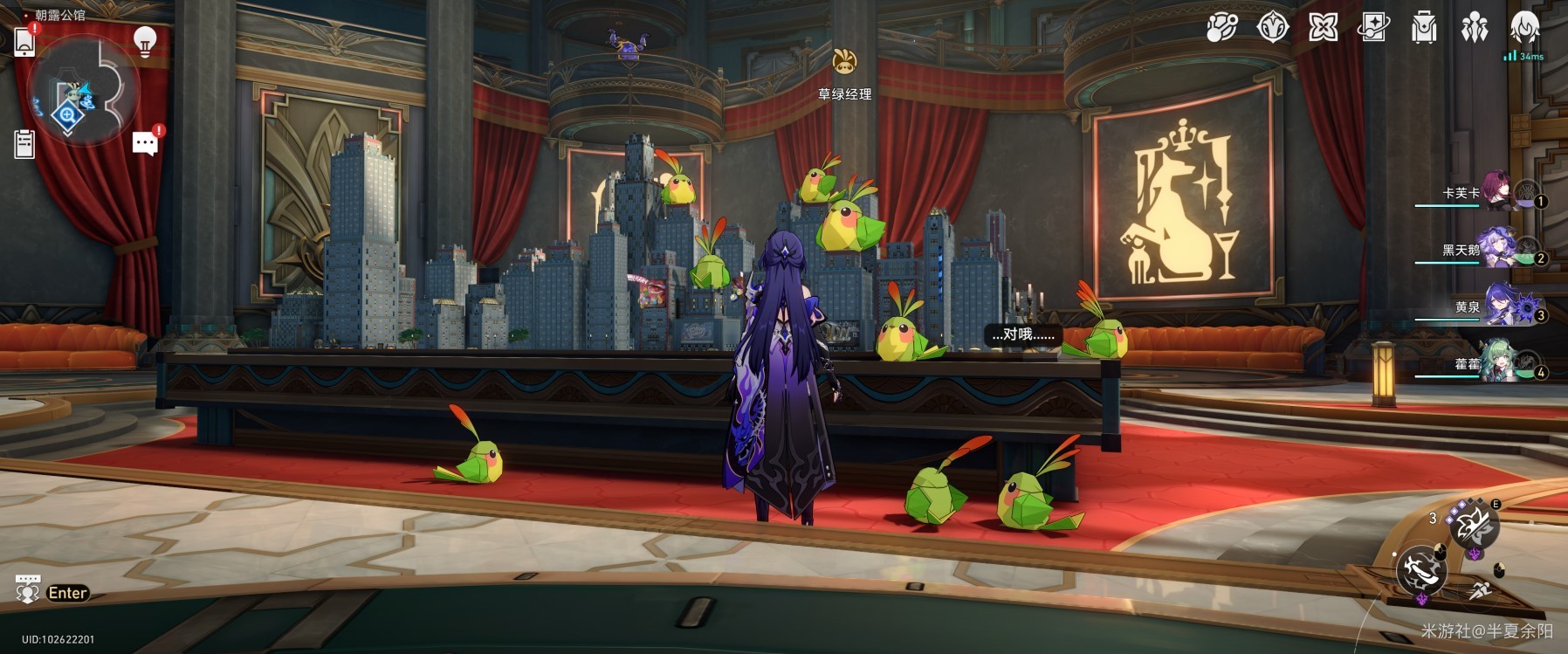Activate the technique skill with purple pips
The width and height of the screenshot is (1568, 654).
[1474, 527]
